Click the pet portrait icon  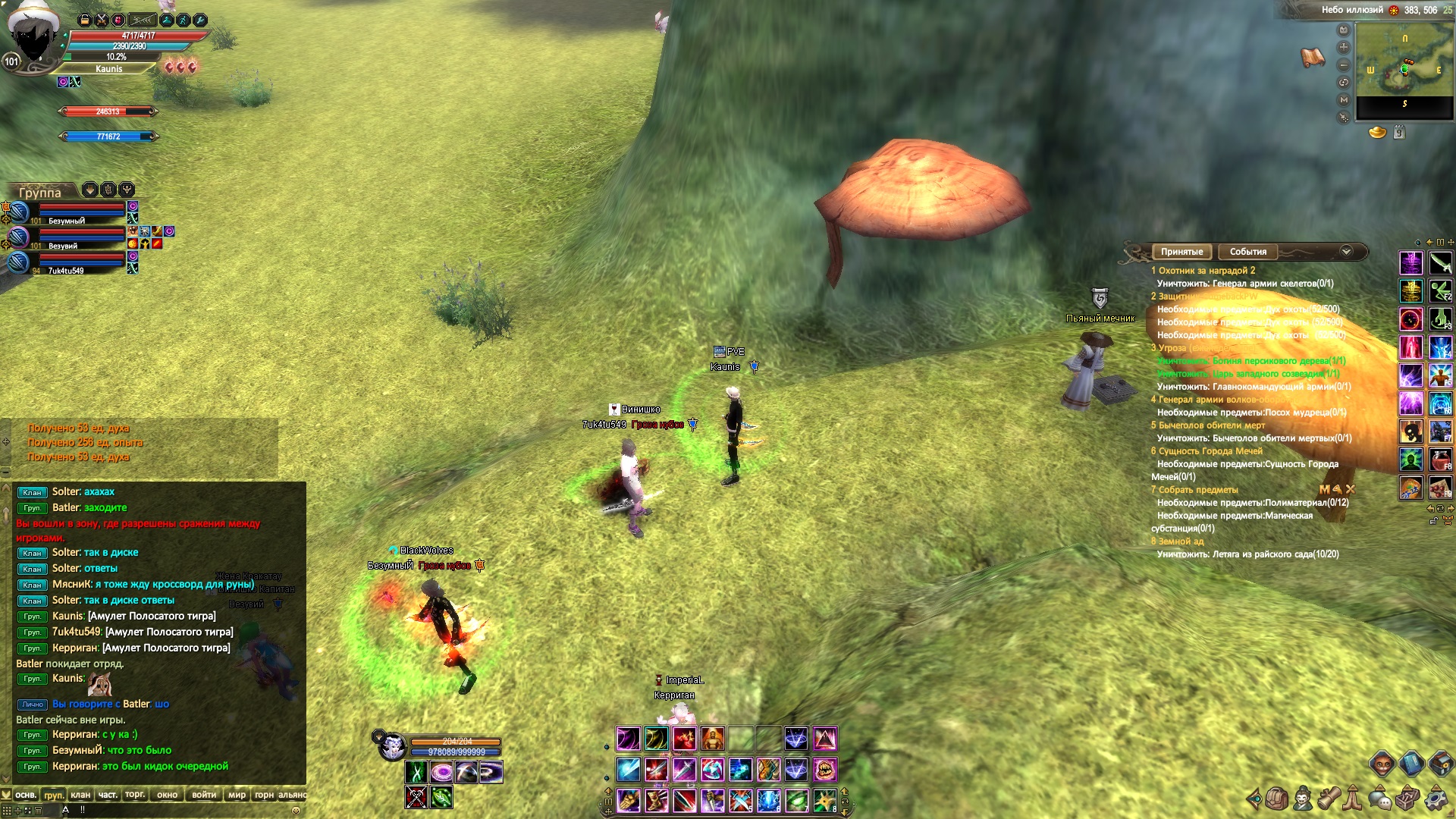(392, 747)
